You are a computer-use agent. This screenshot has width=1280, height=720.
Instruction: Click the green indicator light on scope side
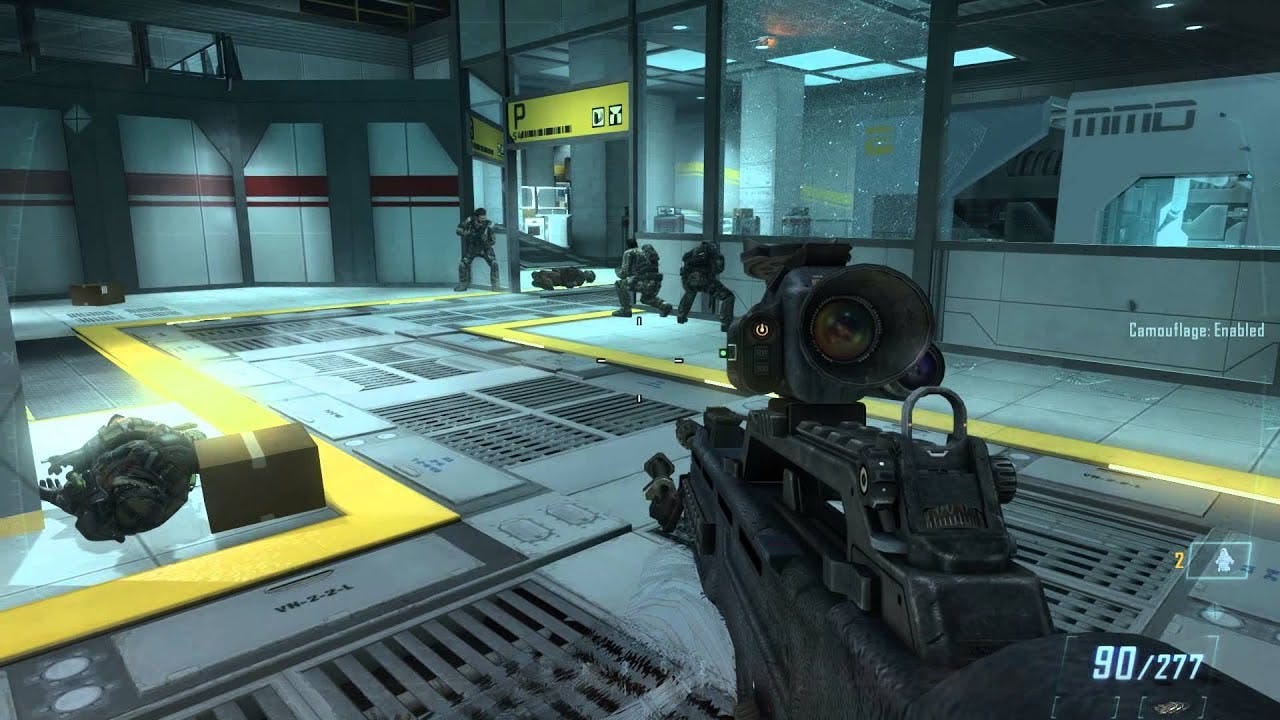tap(723, 353)
